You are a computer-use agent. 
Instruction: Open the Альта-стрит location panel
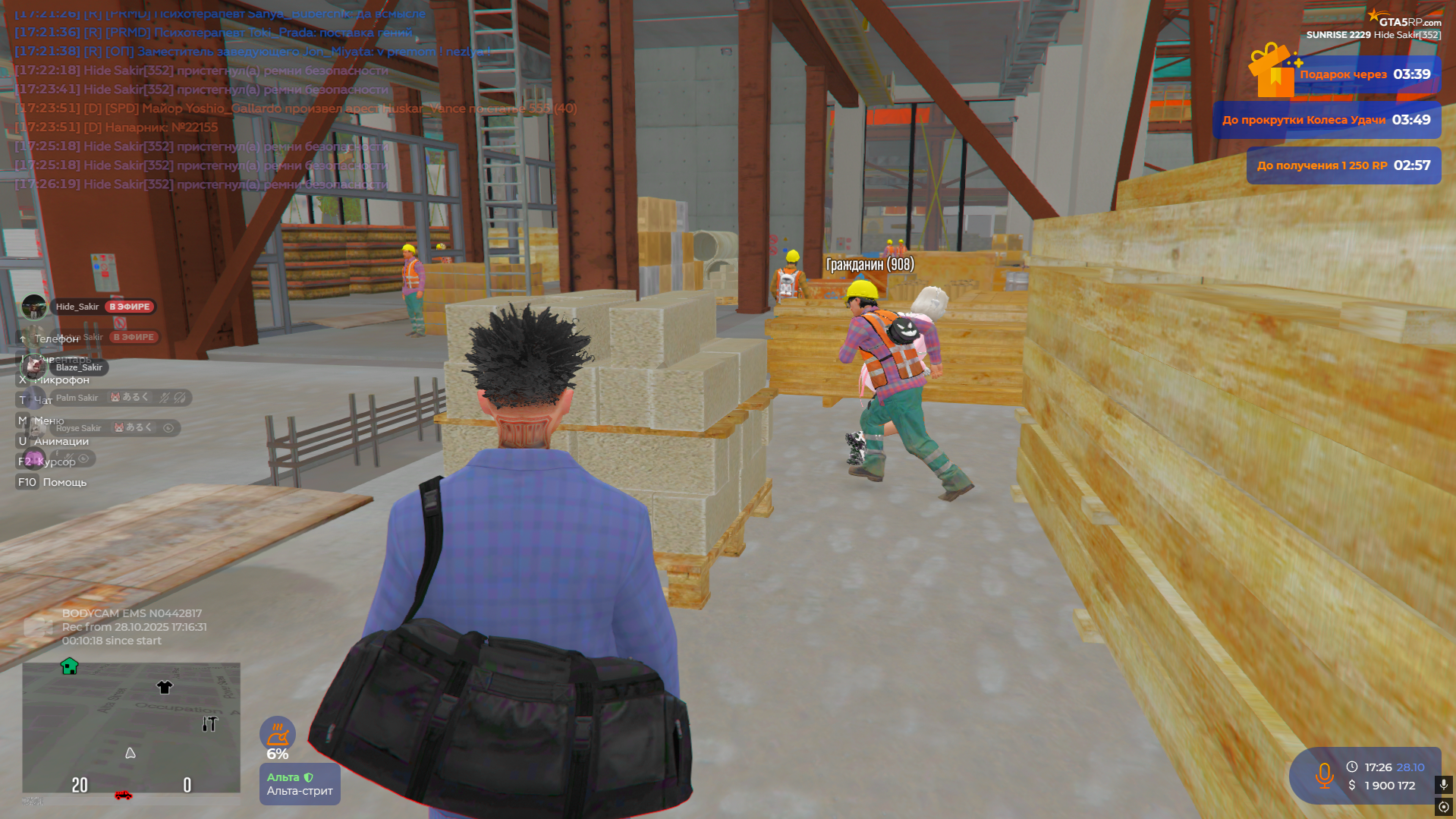coord(300,784)
